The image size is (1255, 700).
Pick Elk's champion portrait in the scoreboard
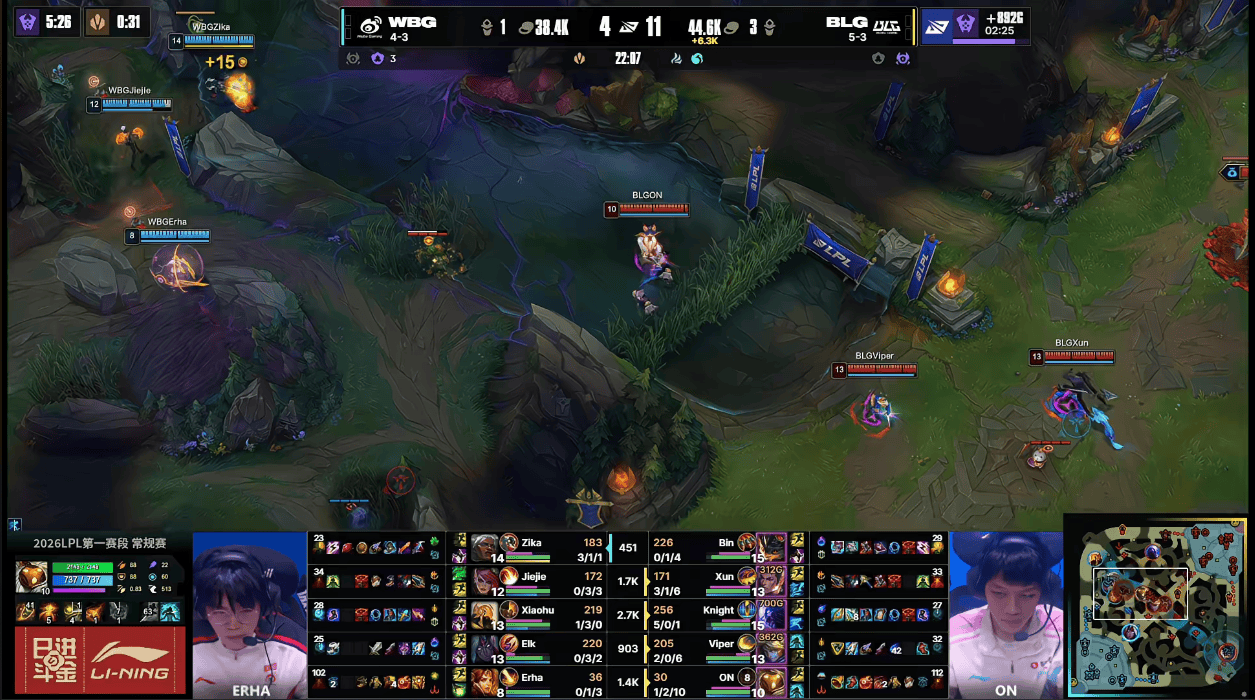(485, 649)
